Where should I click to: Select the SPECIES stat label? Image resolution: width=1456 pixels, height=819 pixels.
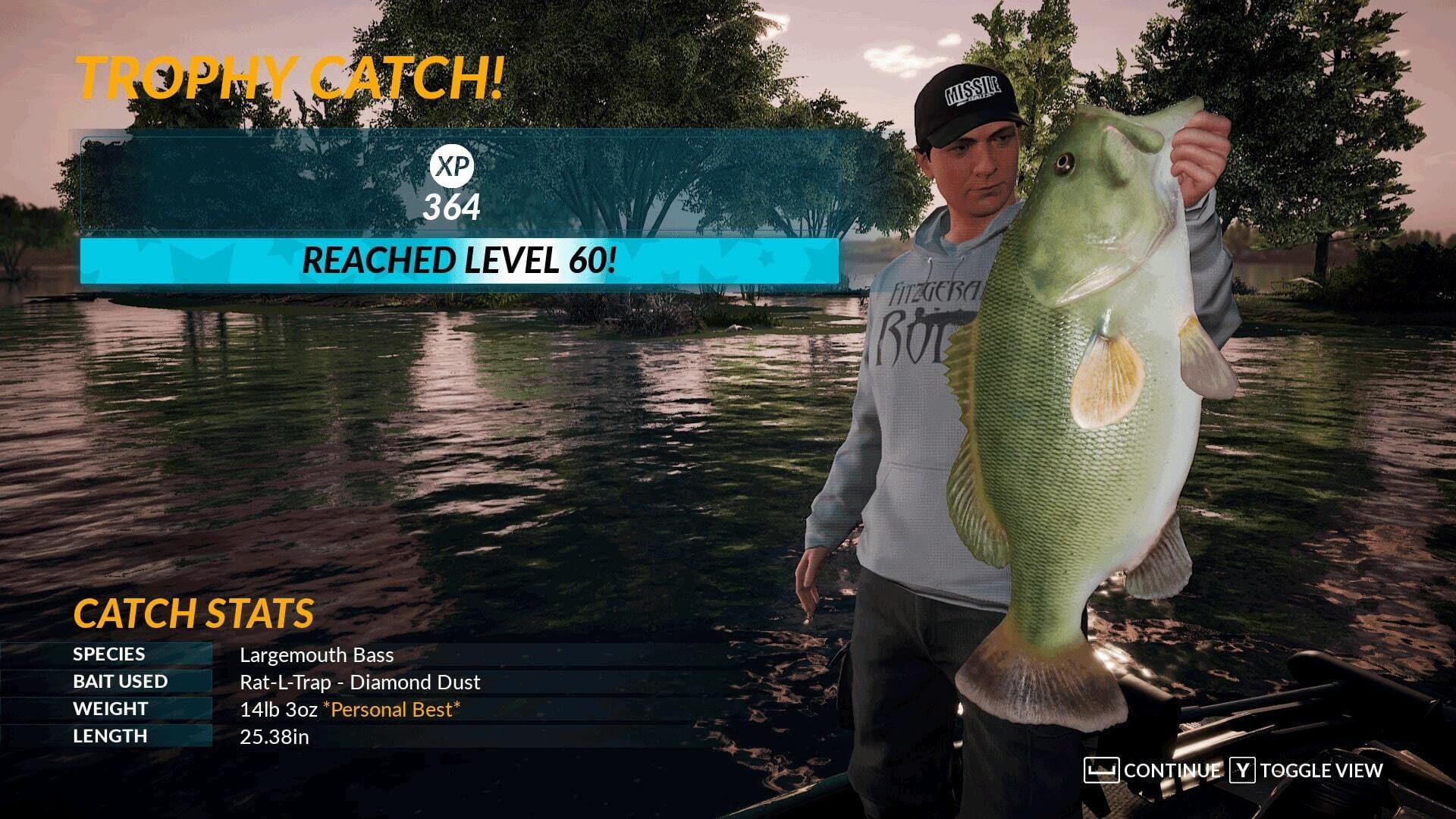(108, 654)
